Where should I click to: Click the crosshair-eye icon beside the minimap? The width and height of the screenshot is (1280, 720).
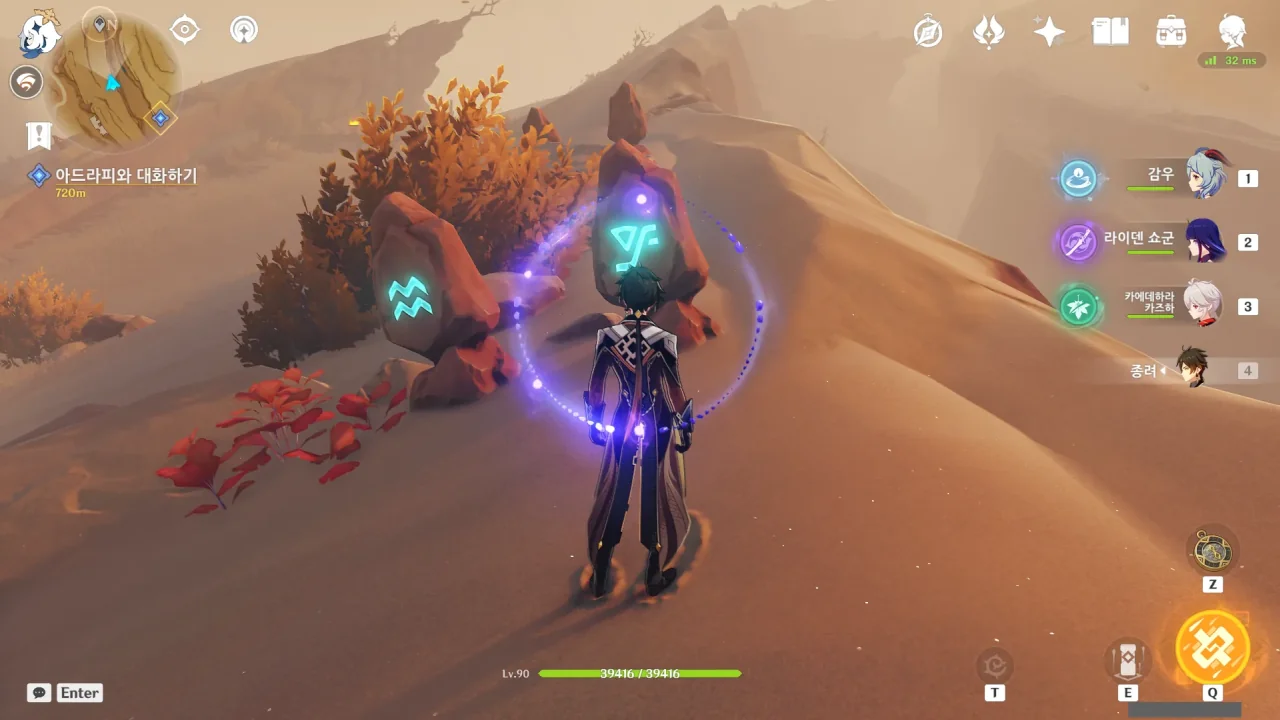[185, 30]
